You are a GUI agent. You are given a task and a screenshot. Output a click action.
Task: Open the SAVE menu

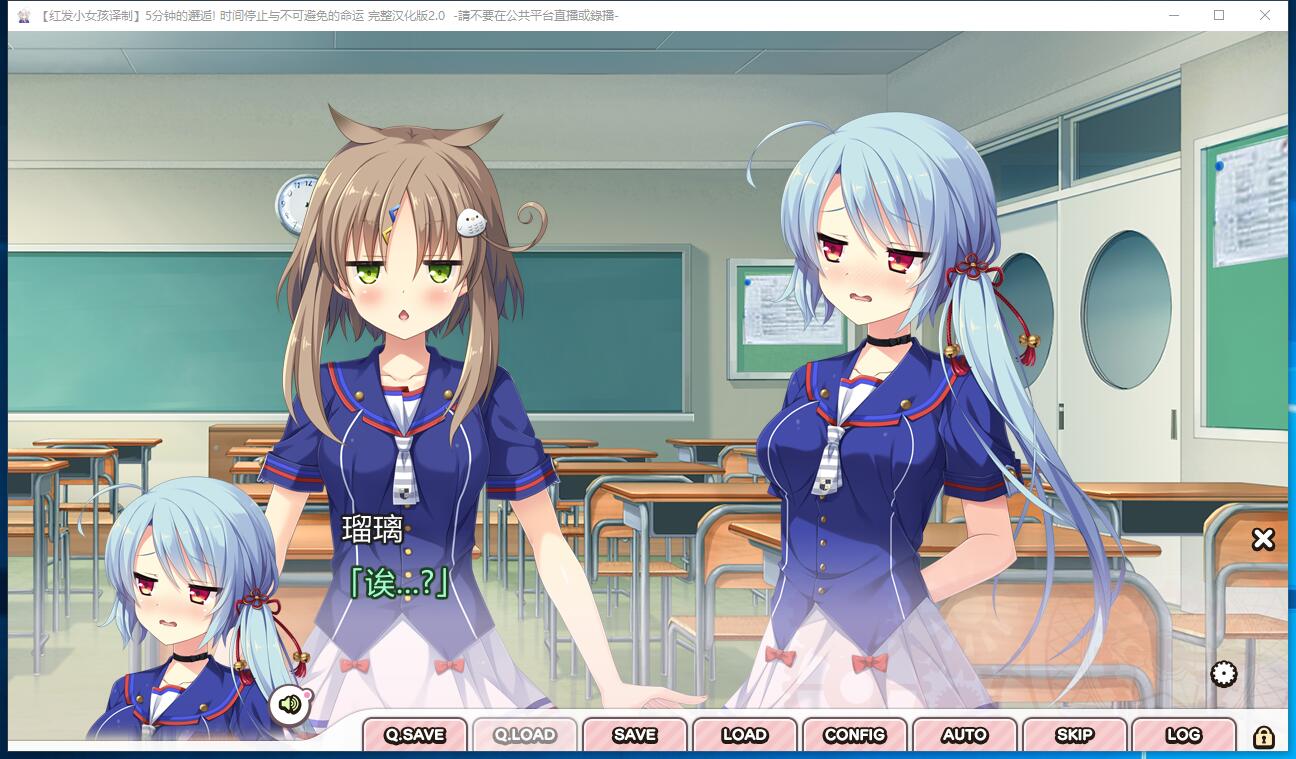[x=635, y=735]
